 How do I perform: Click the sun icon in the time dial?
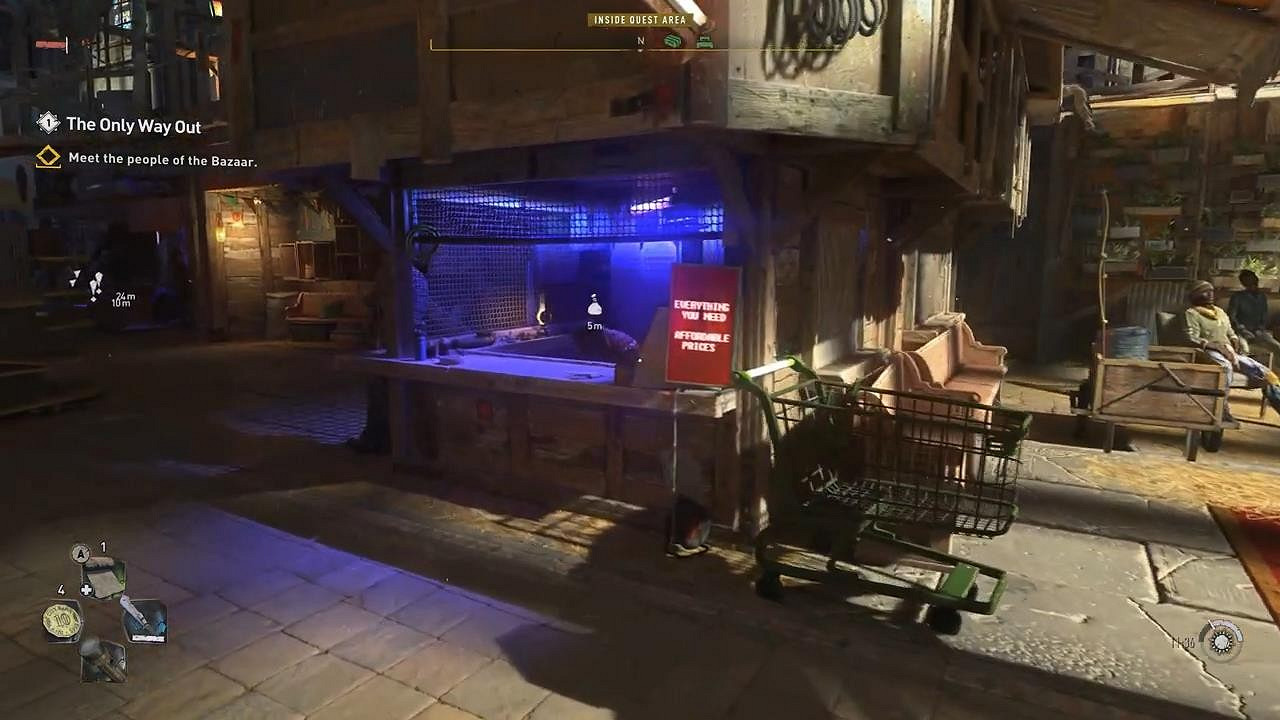tap(1222, 642)
